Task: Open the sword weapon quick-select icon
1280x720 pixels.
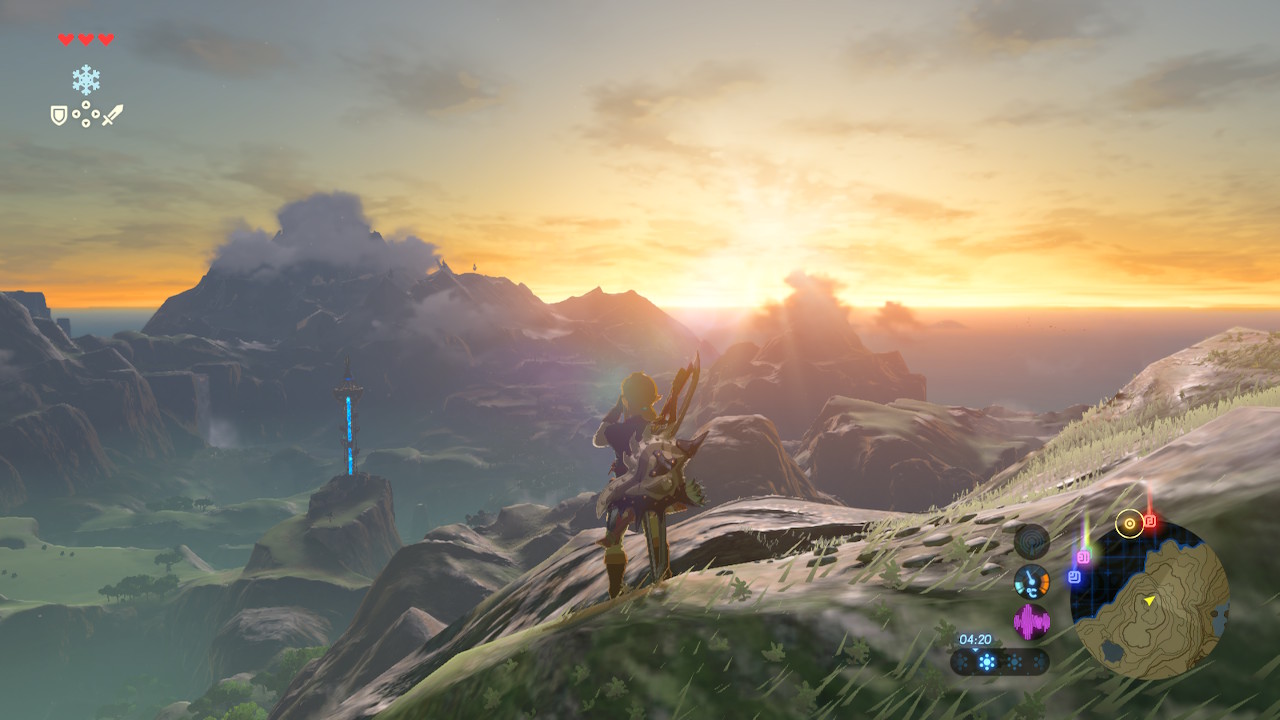Action: pyautogui.click(x=112, y=115)
